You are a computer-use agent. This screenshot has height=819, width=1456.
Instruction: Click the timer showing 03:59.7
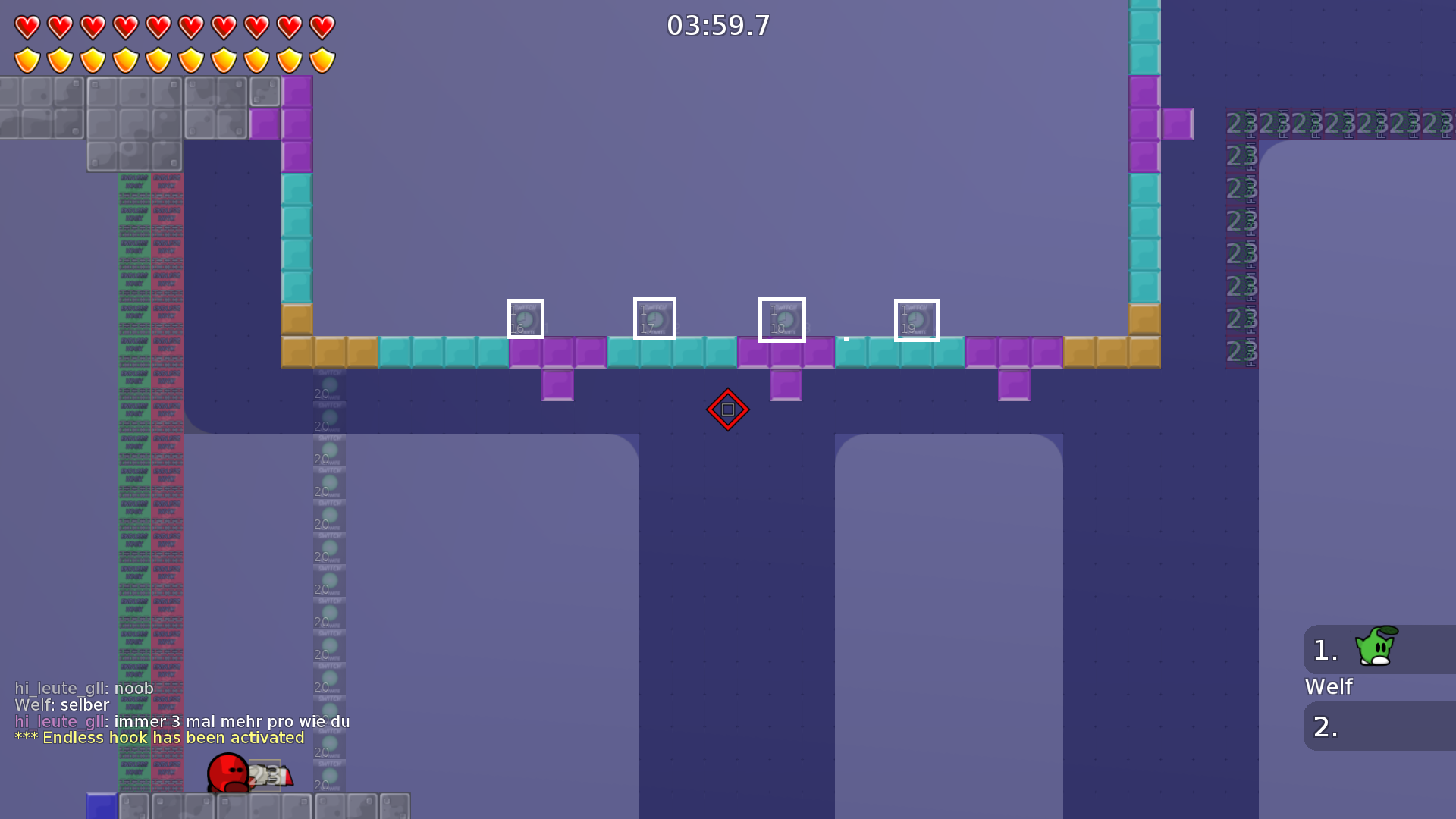(717, 25)
